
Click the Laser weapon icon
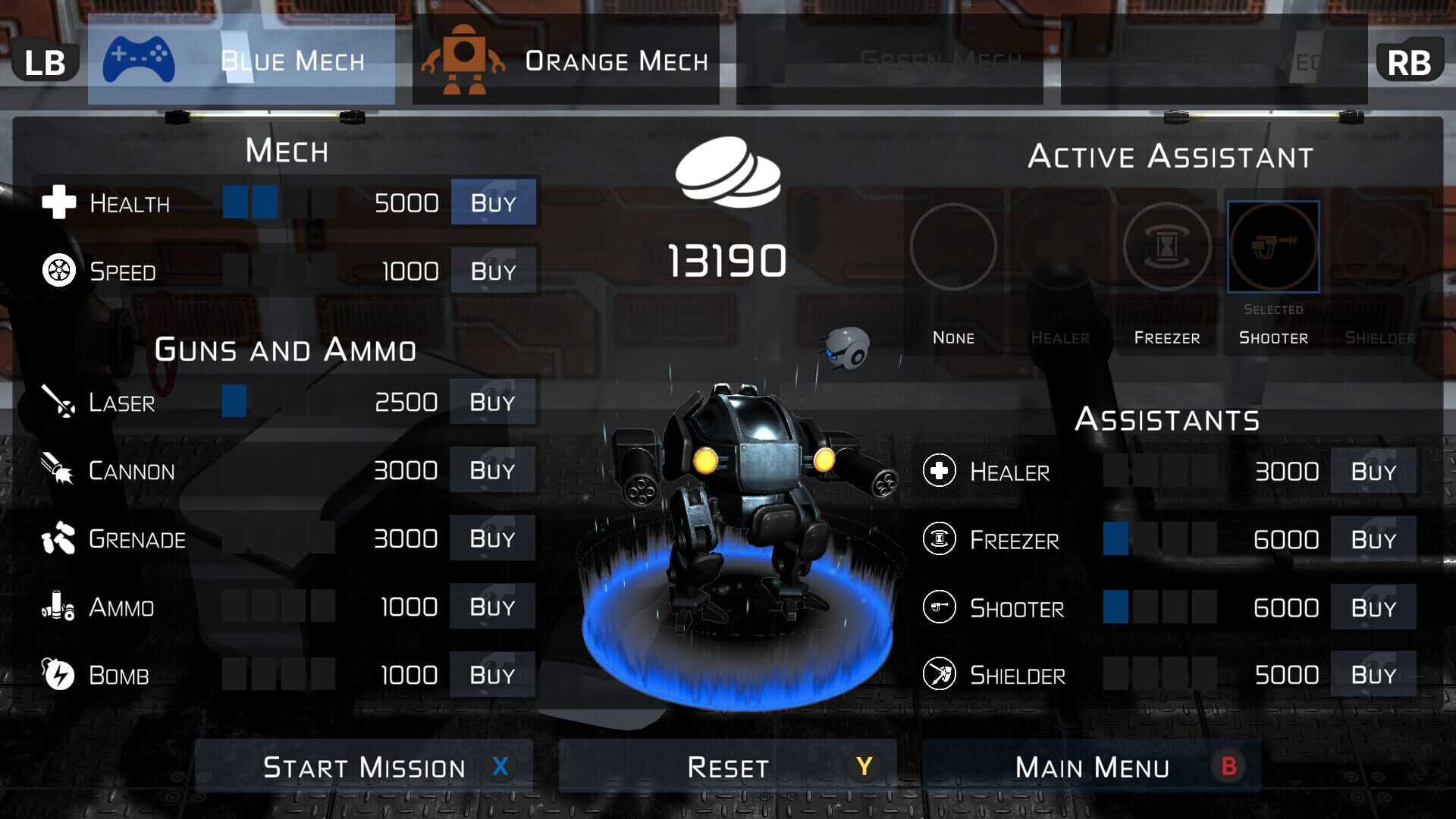coord(59,403)
